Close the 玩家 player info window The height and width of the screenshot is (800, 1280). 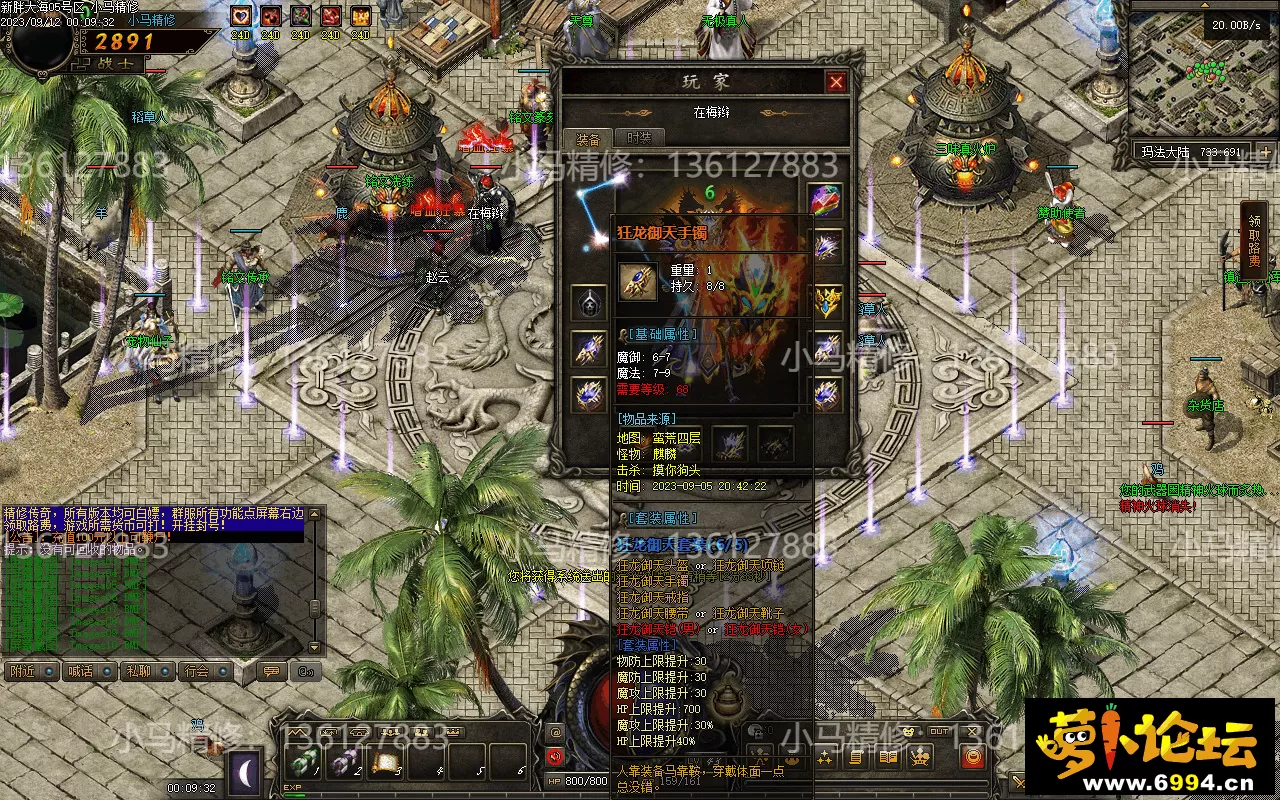(x=836, y=82)
